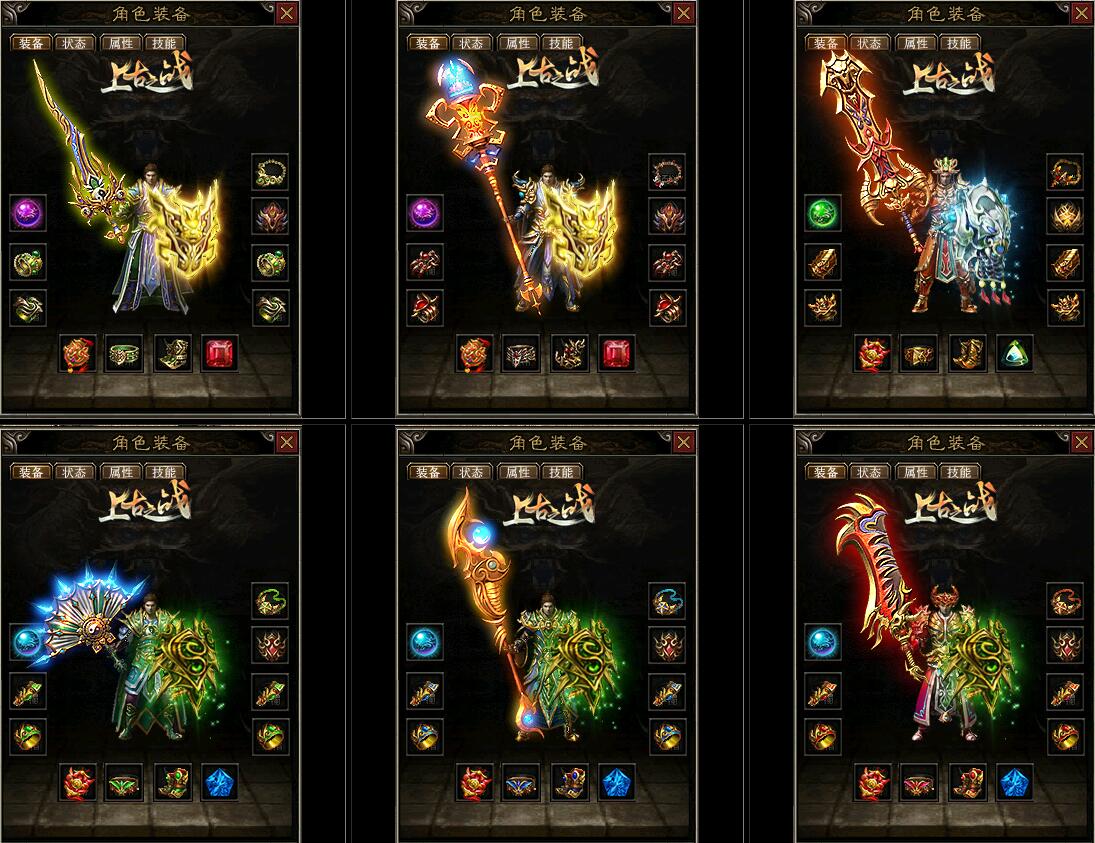
Task: Select the golden boots slot in the silver shield panel
Action: coord(967,353)
